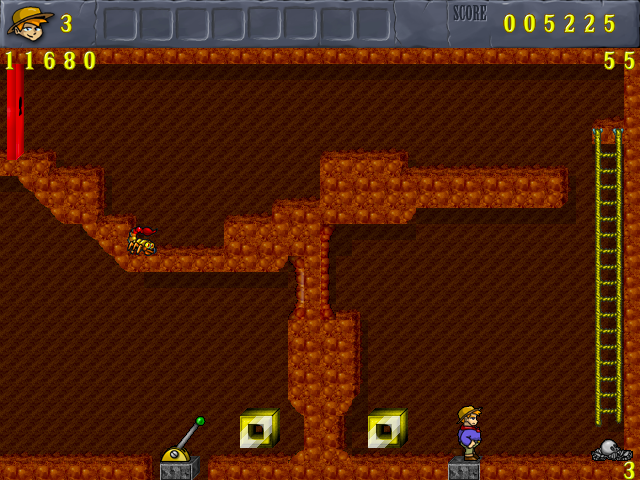This screenshot has height=480, width=640.
Task: Click the explorer portrait lives icon
Action: point(30,22)
